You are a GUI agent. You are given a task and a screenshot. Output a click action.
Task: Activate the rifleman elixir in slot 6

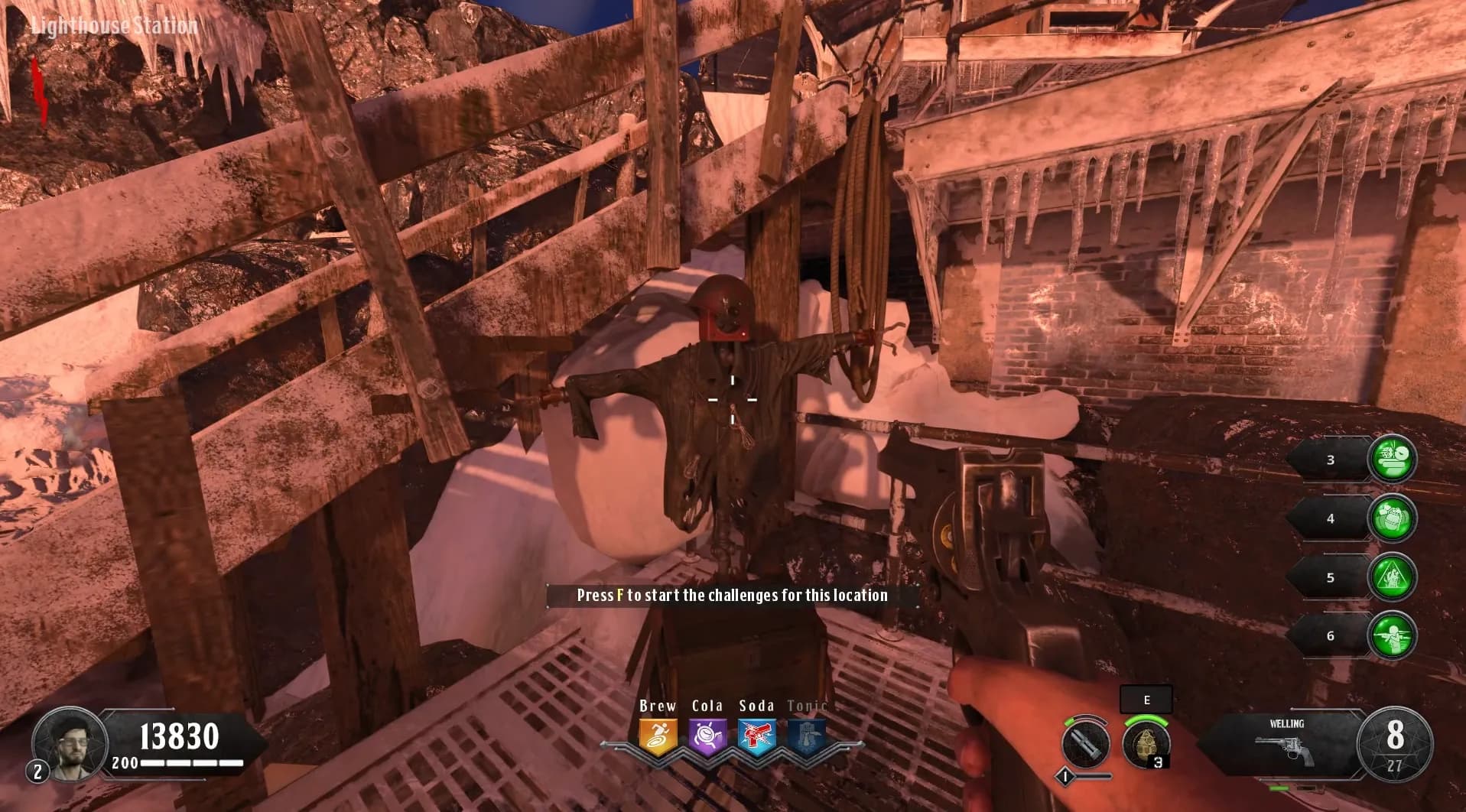pos(1392,635)
